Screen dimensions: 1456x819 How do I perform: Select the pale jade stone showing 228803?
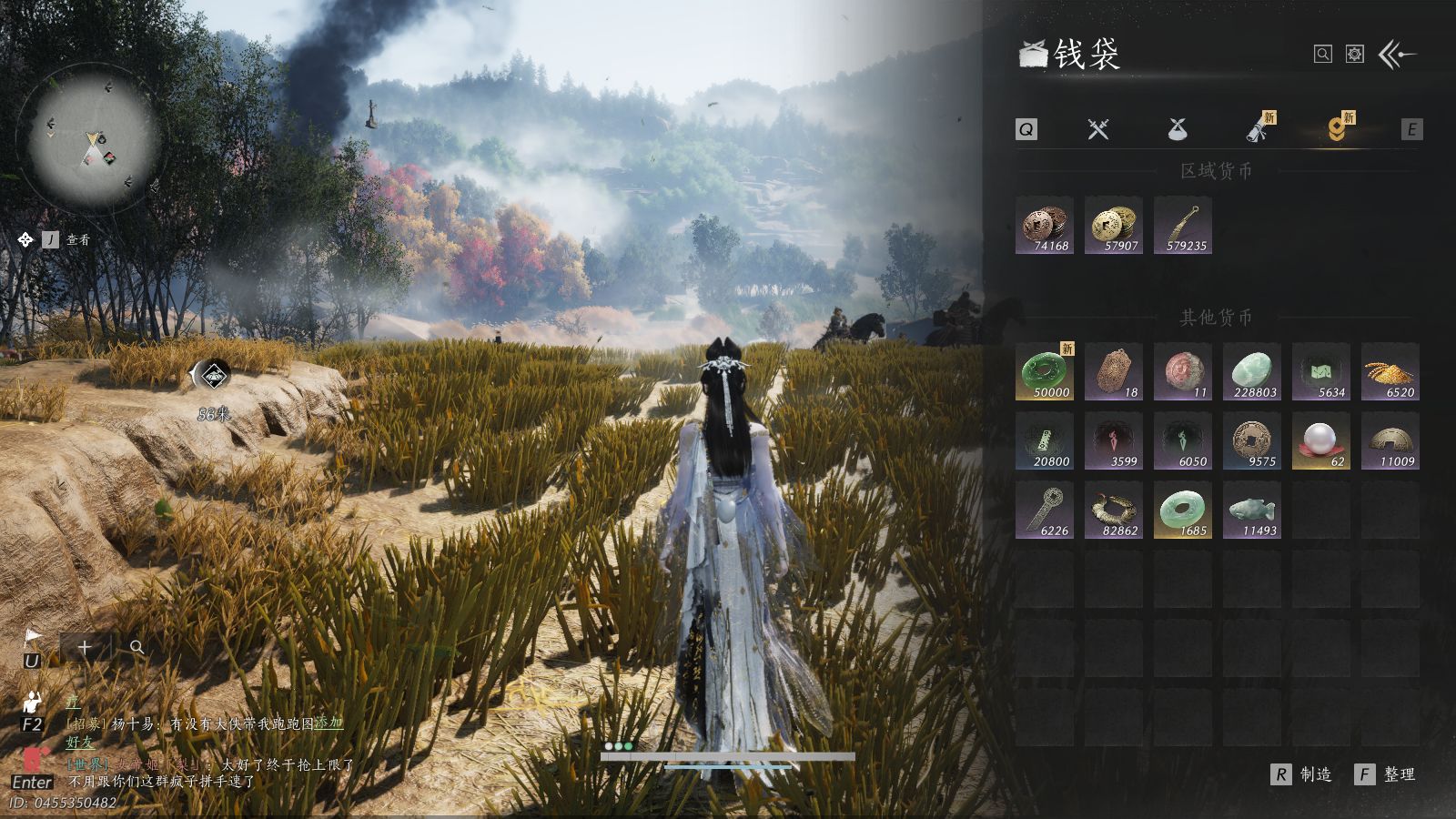click(1252, 371)
